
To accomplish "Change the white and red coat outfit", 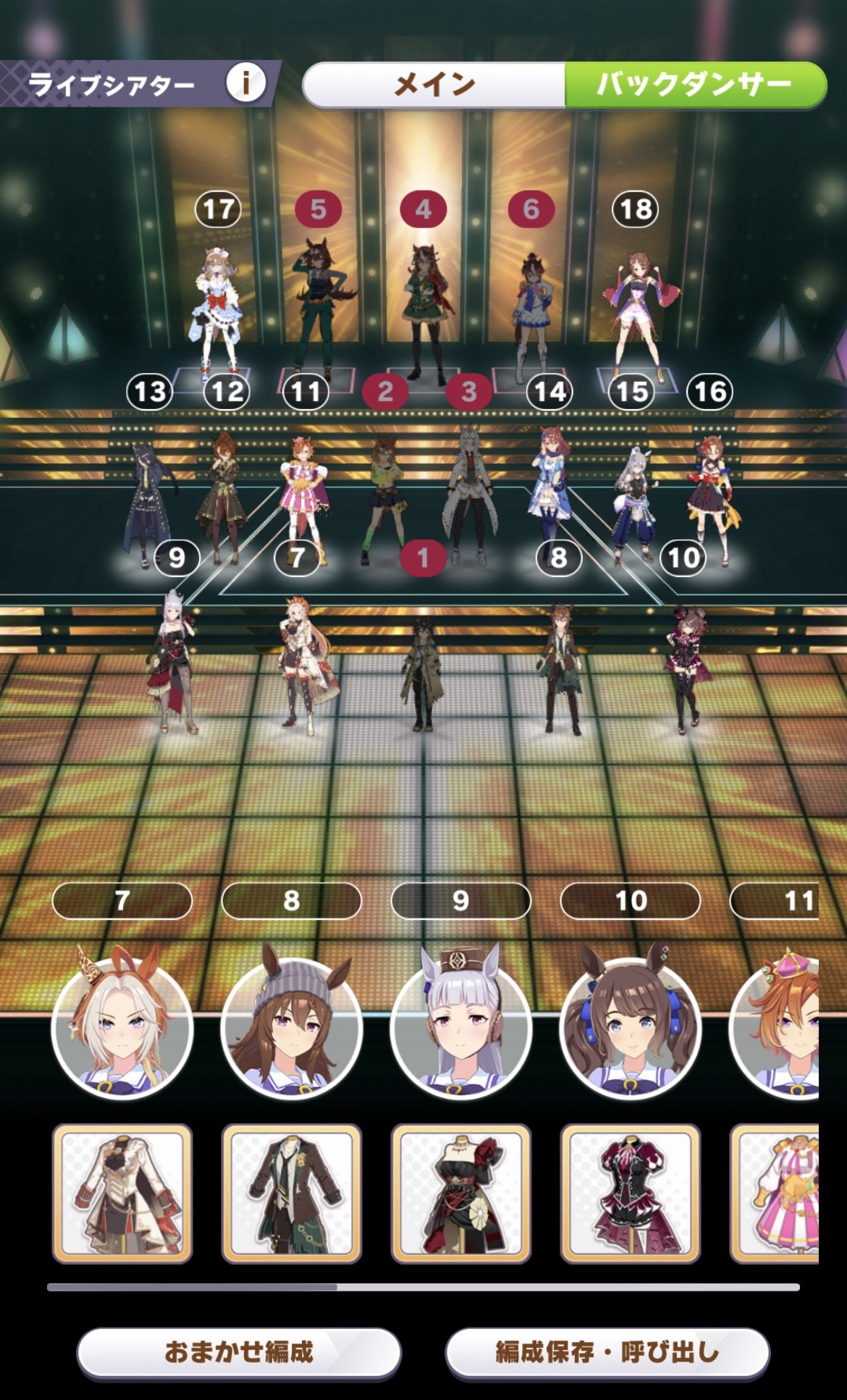I will (122, 1194).
